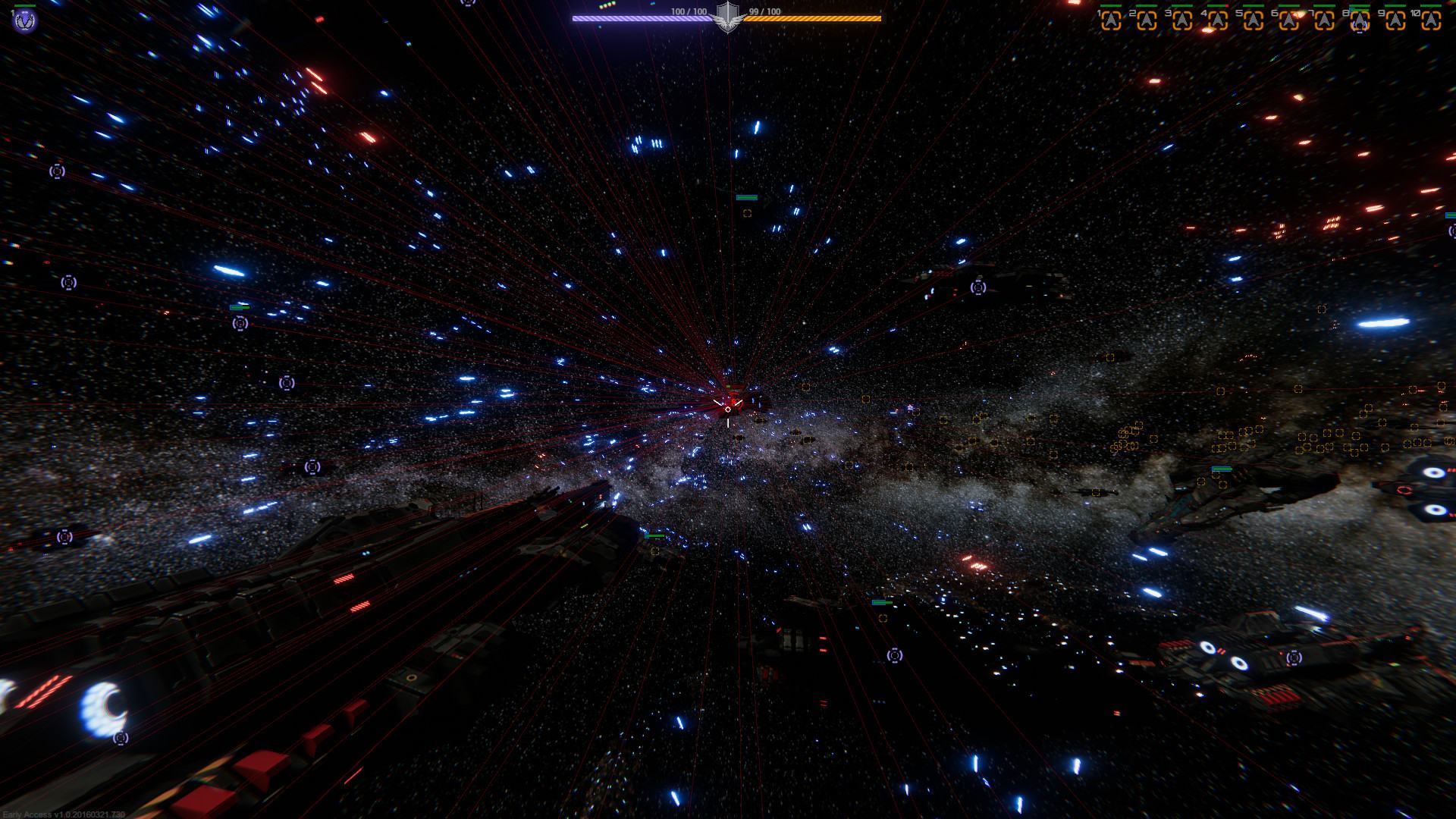
Task: Pick enemy ship icon number 8
Action: pyautogui.click(x=1360, y=20)
